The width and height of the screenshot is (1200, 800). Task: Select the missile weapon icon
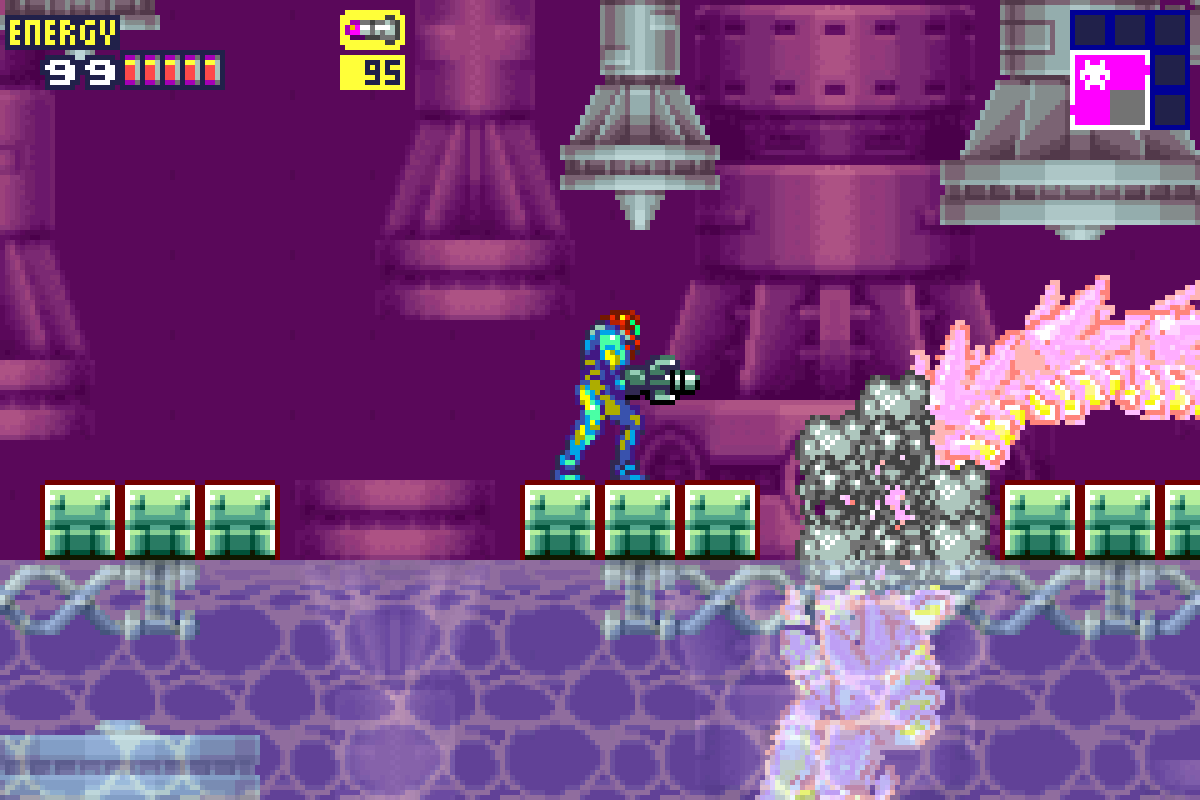(x=372, y=31)
